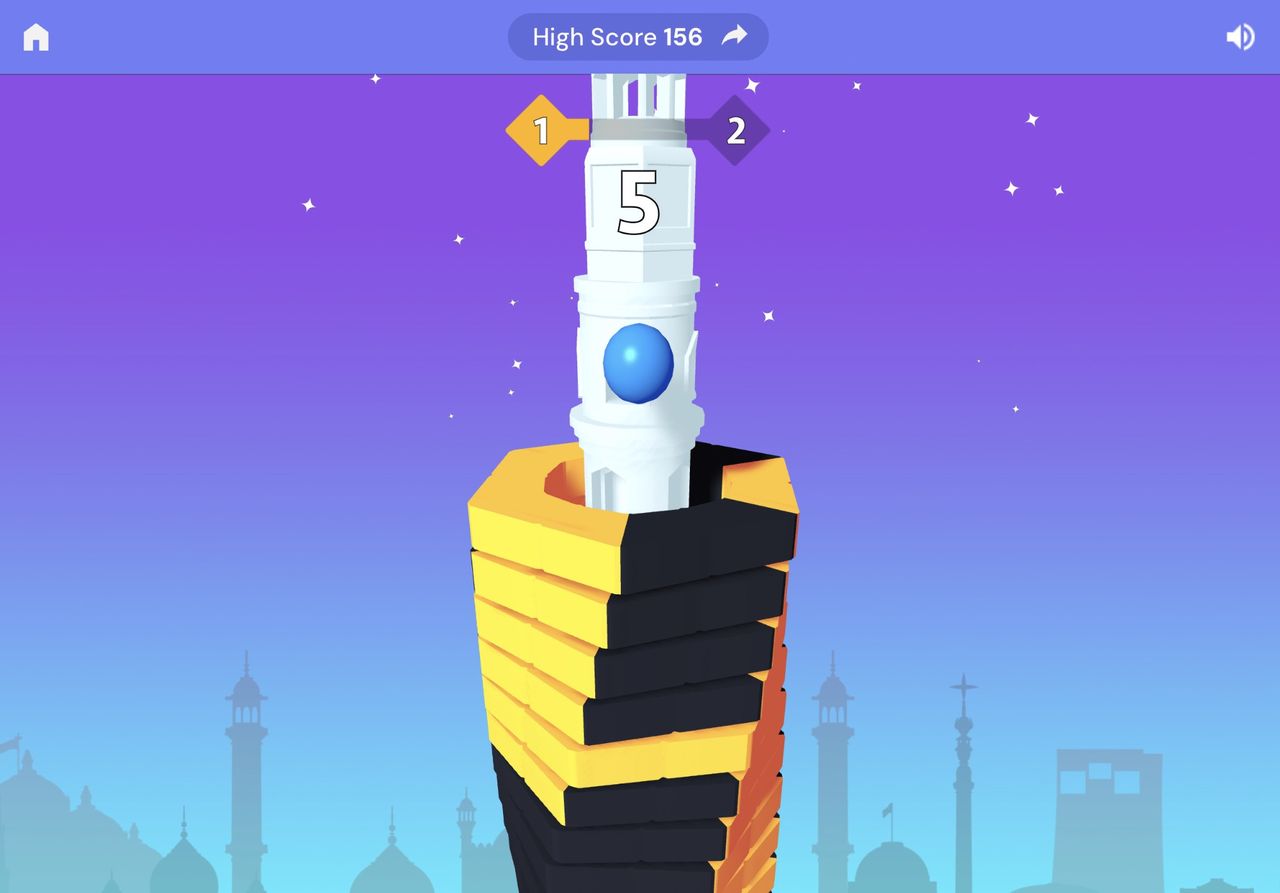Click the house icon to return home
1280x893 pixels.
coord(38,36)
